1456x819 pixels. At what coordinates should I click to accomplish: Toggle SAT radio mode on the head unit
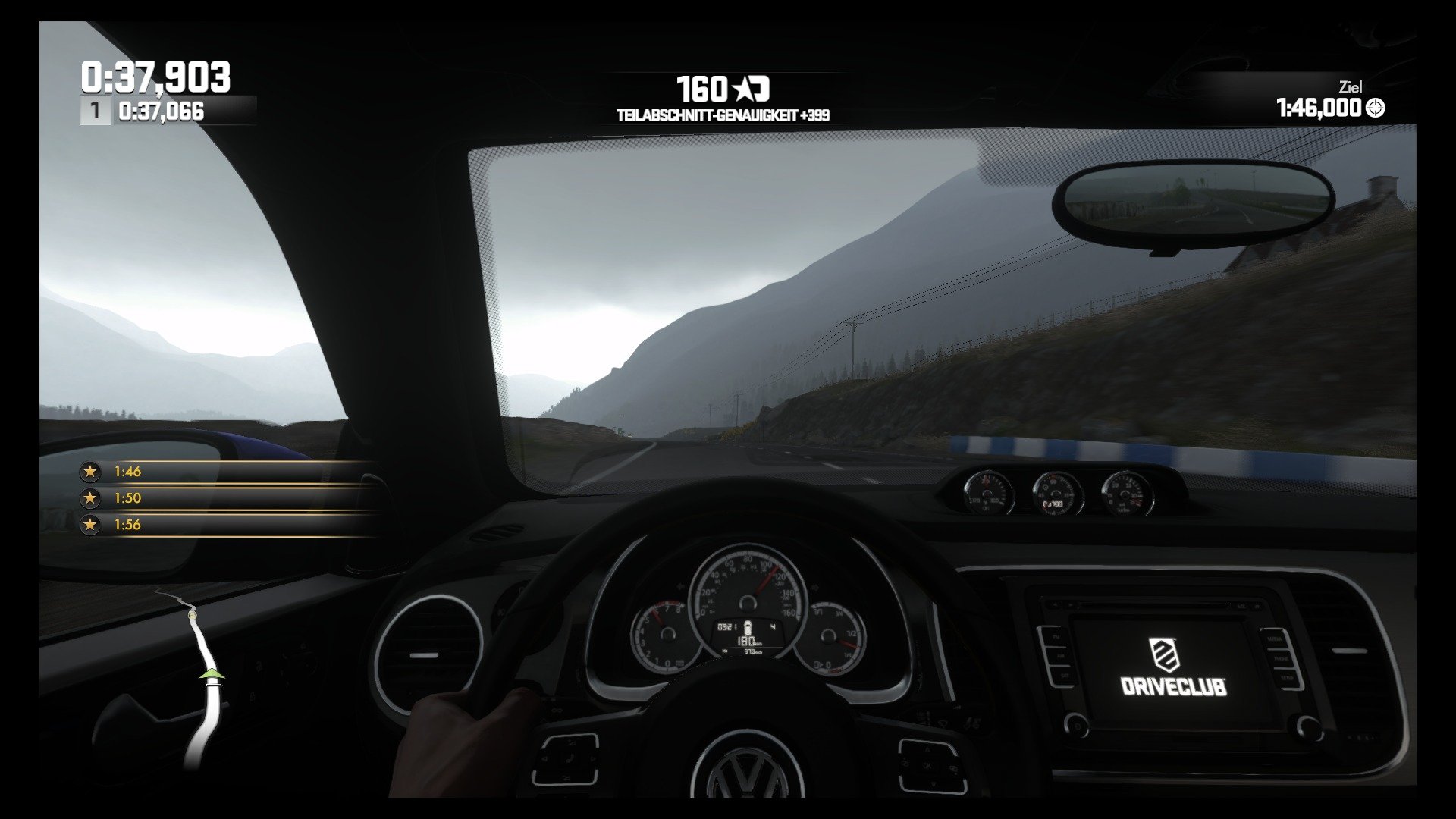tap(1064, 676)
